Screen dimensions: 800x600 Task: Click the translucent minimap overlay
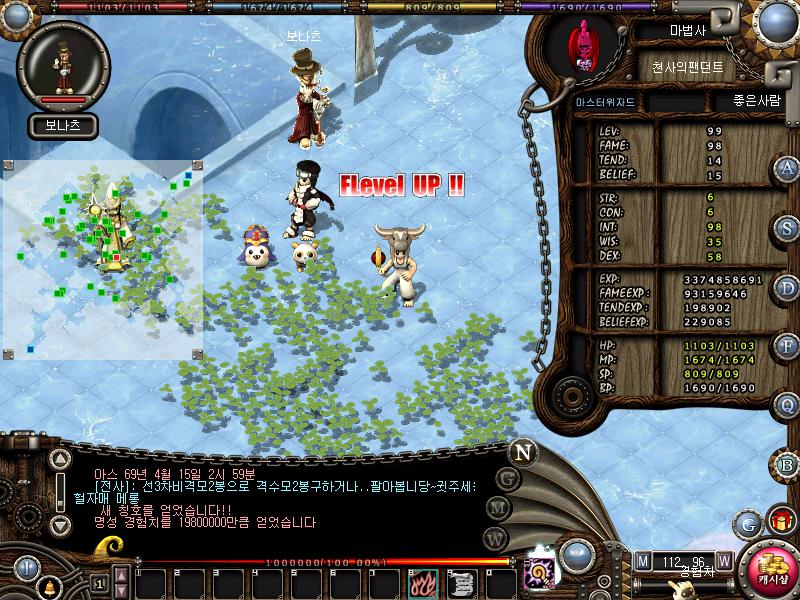click(102, 259)
